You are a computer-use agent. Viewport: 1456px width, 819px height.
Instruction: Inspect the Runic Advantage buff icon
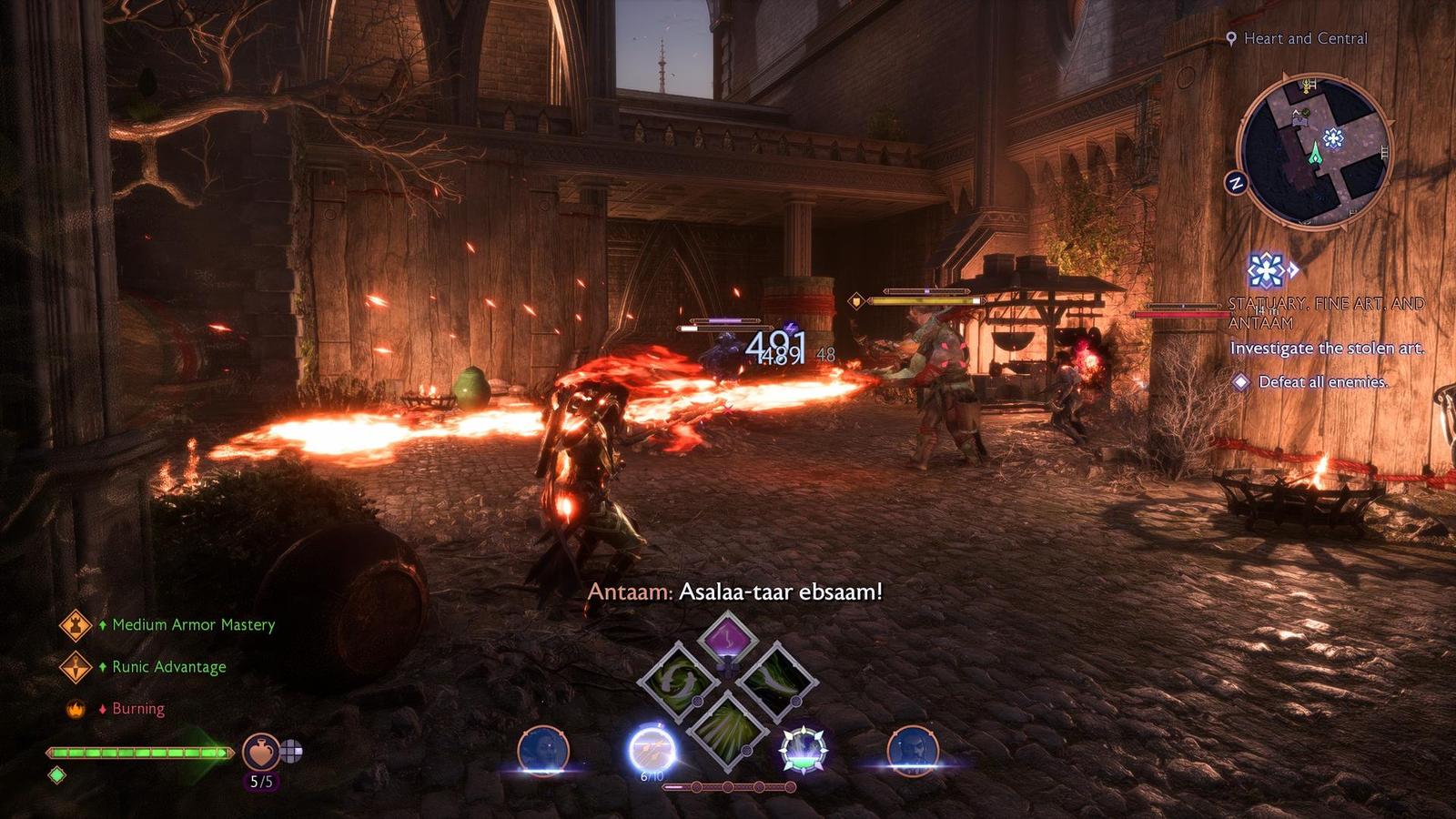tap(76, 667)
